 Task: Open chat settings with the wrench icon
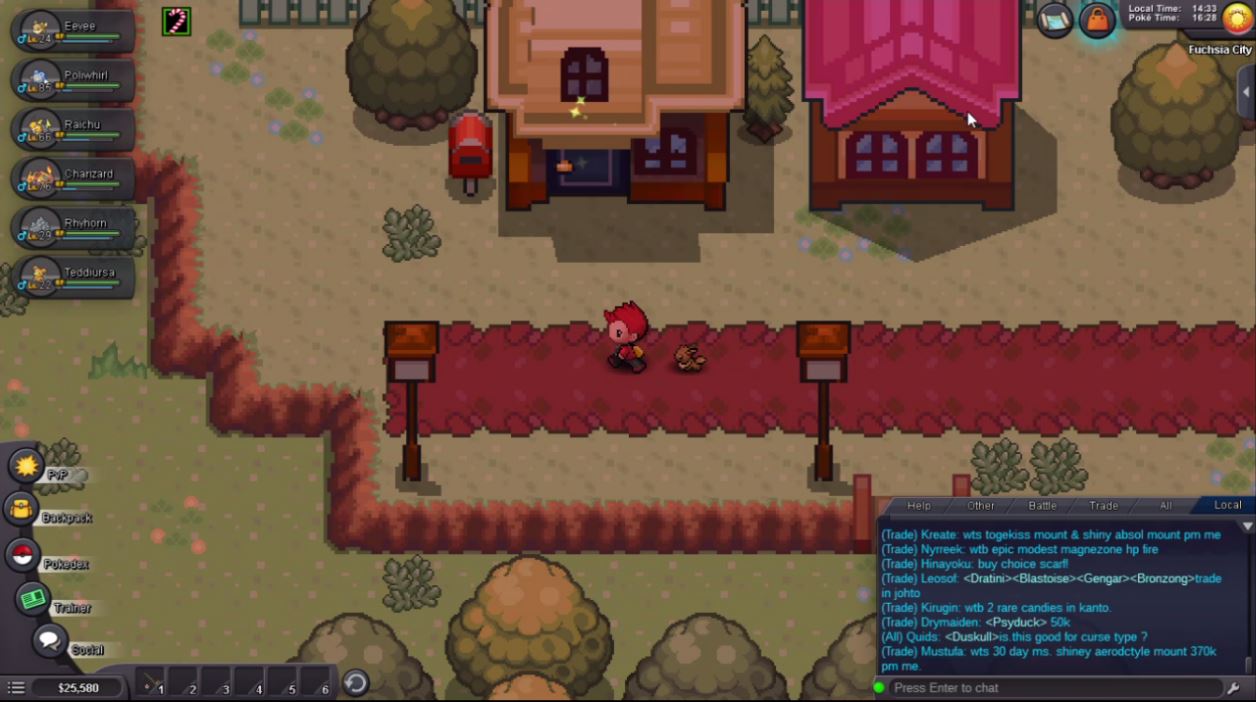pos(1234,688)
